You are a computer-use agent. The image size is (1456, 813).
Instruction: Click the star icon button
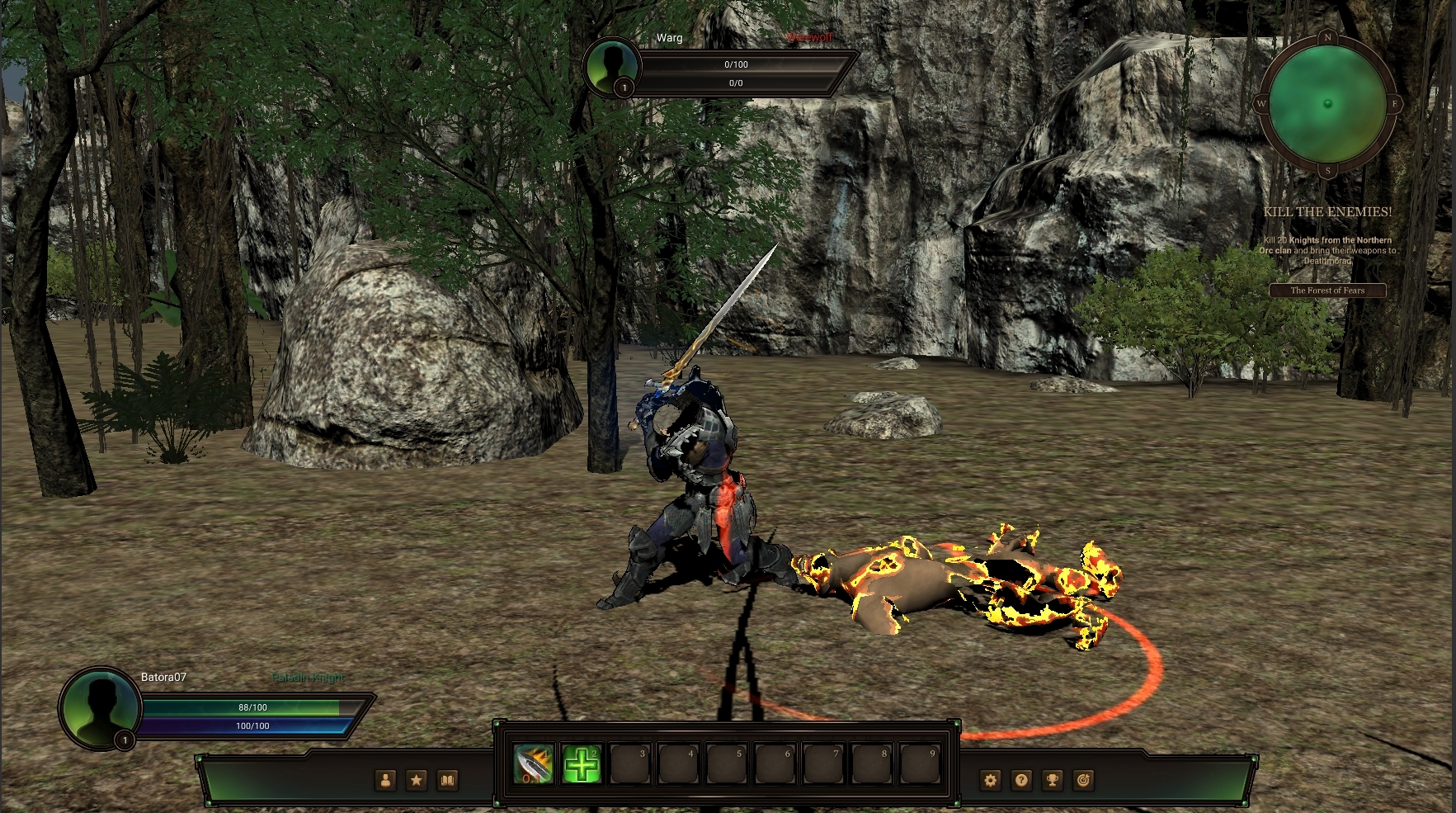[417, 780]
